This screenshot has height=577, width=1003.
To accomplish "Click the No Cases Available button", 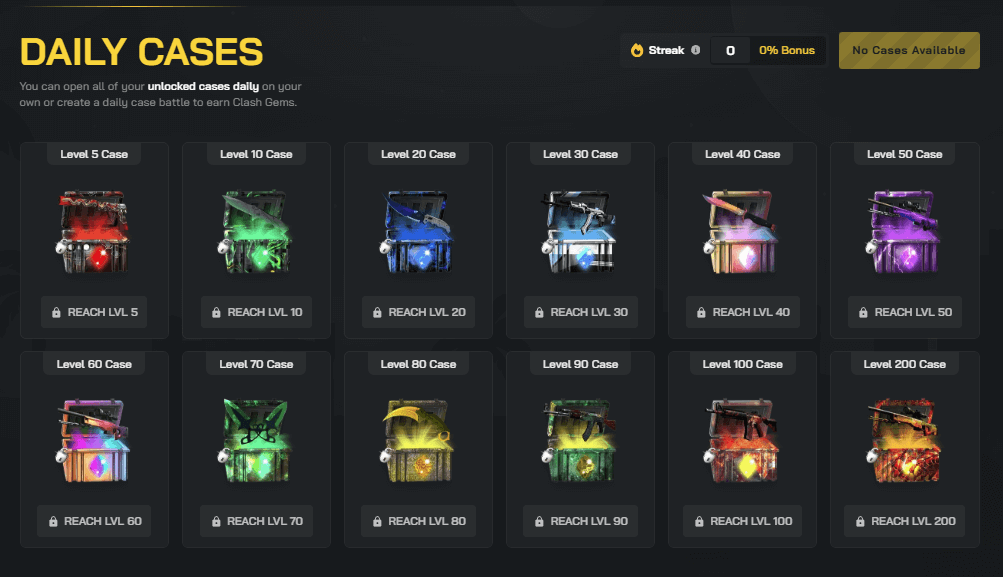I will (x=909, y=50).
